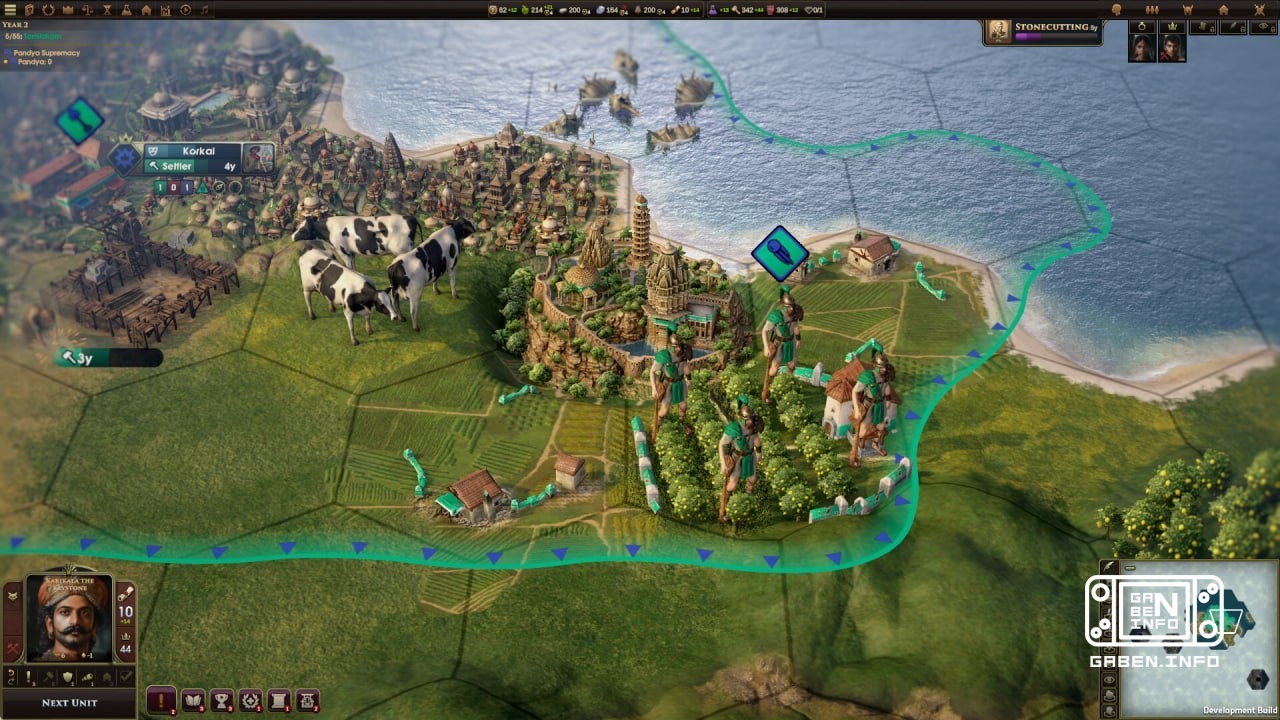Screen dimensions: 1280x720
Task: Click the flask science icon in top toolbar
Action: point(127,10)
